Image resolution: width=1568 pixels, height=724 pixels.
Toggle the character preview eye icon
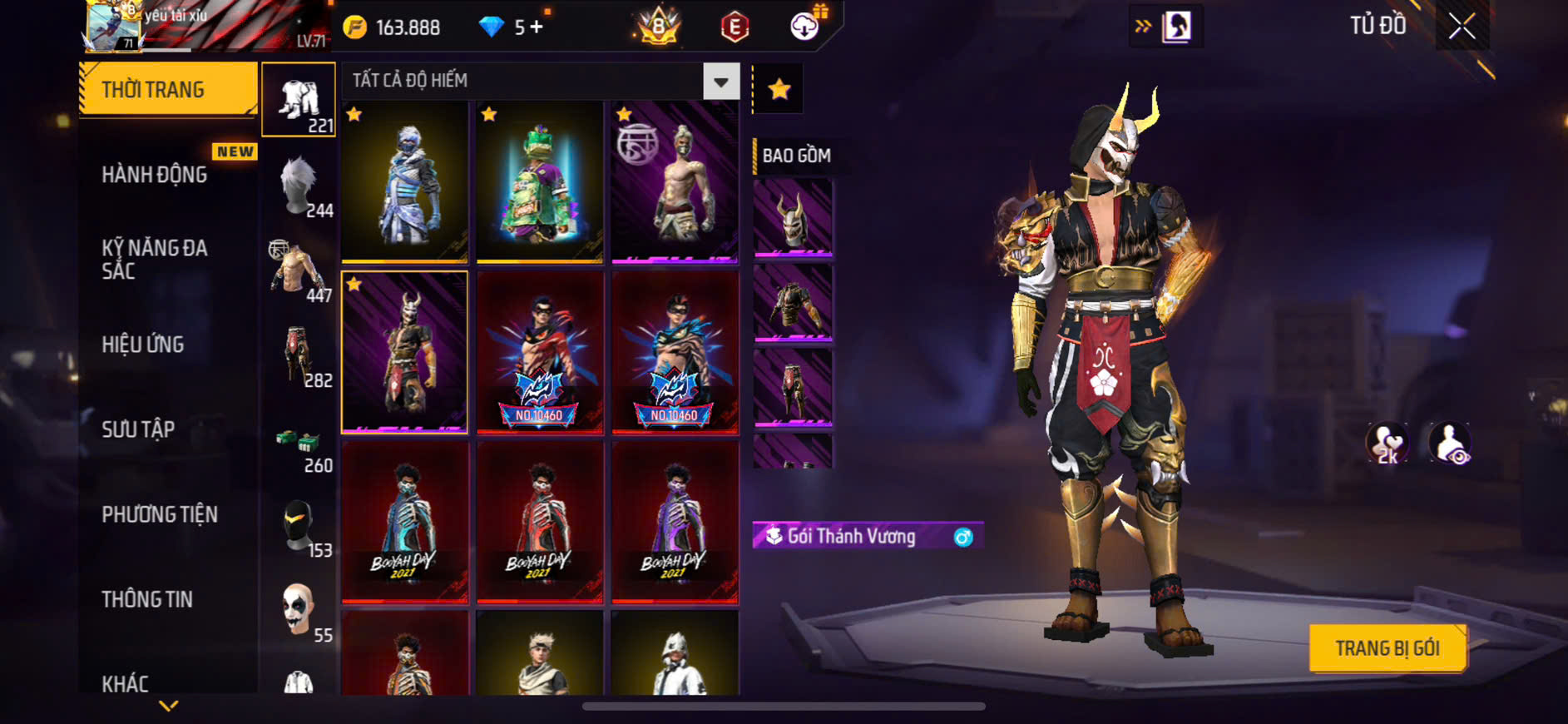tap(1450, 443)
